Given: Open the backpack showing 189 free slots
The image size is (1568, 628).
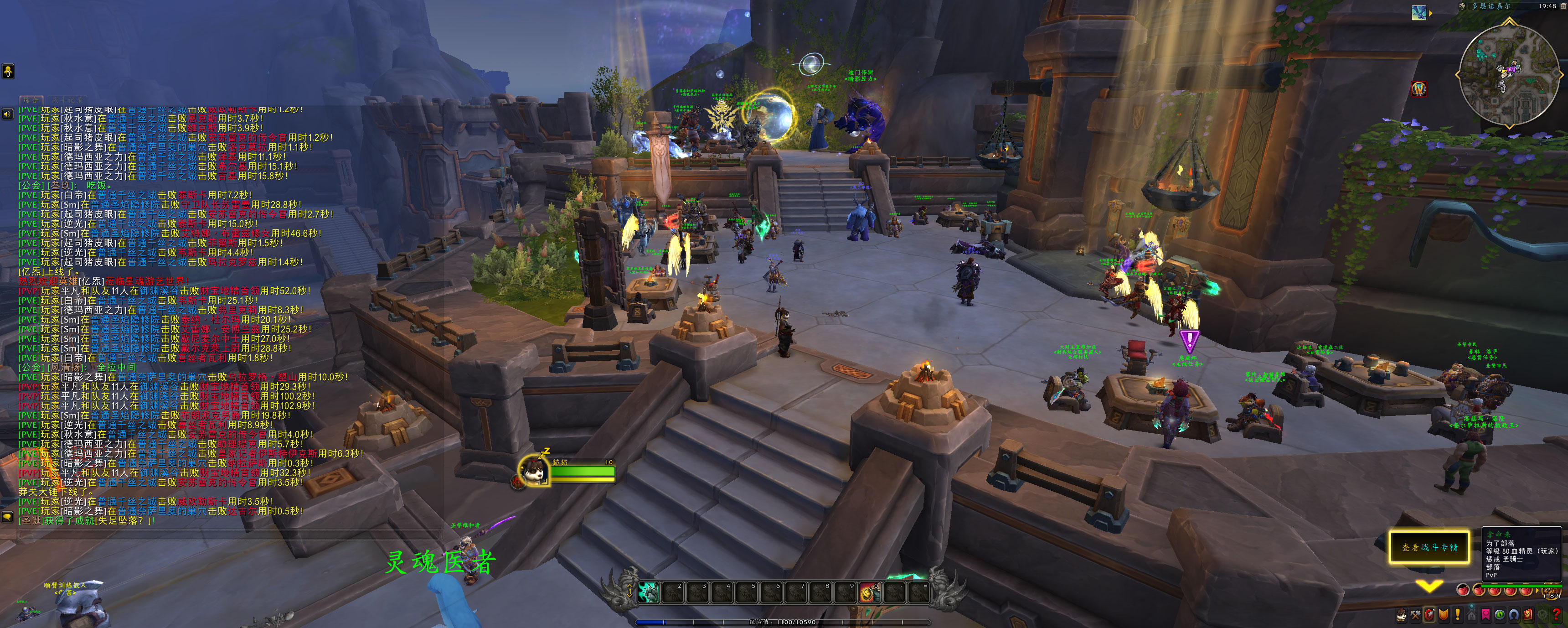Looking at the screenshot, I should [1552, 590].
